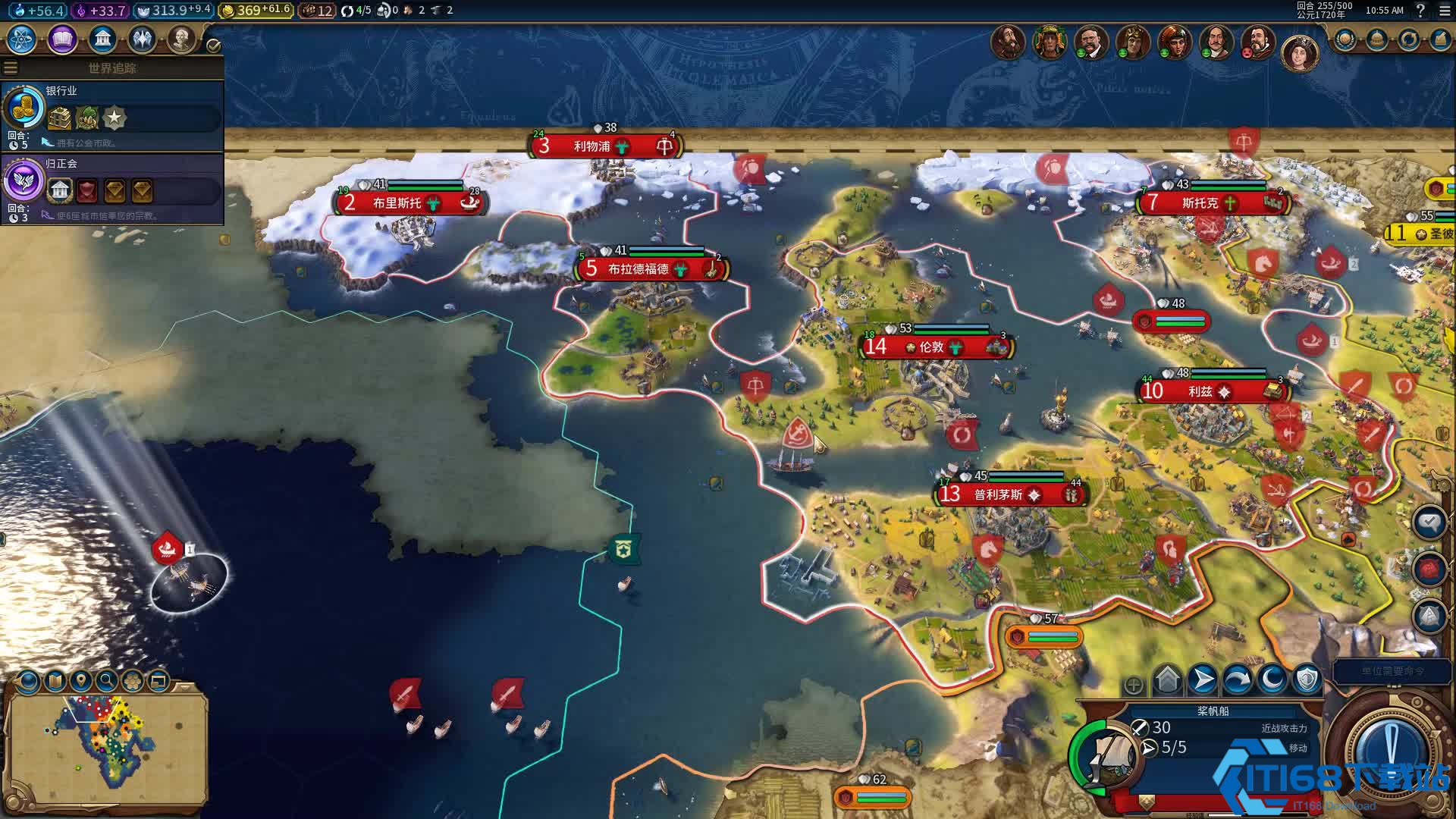This screenshot has height=819, width=1456.
Task: Click the minimap
Action: click(106, 747)
